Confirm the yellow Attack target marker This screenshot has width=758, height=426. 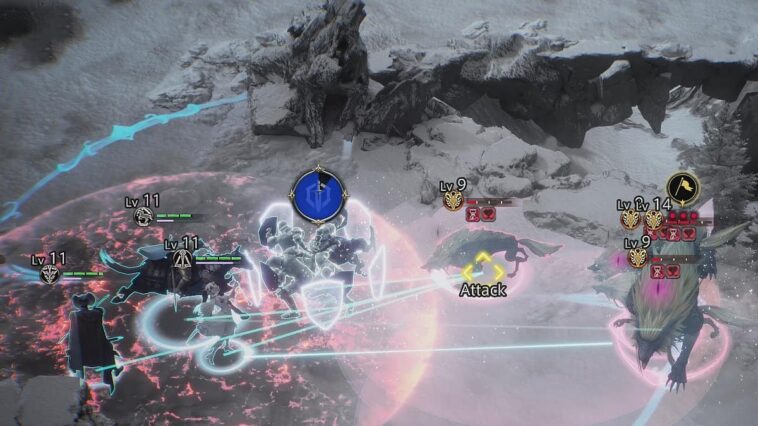point(483,268)
